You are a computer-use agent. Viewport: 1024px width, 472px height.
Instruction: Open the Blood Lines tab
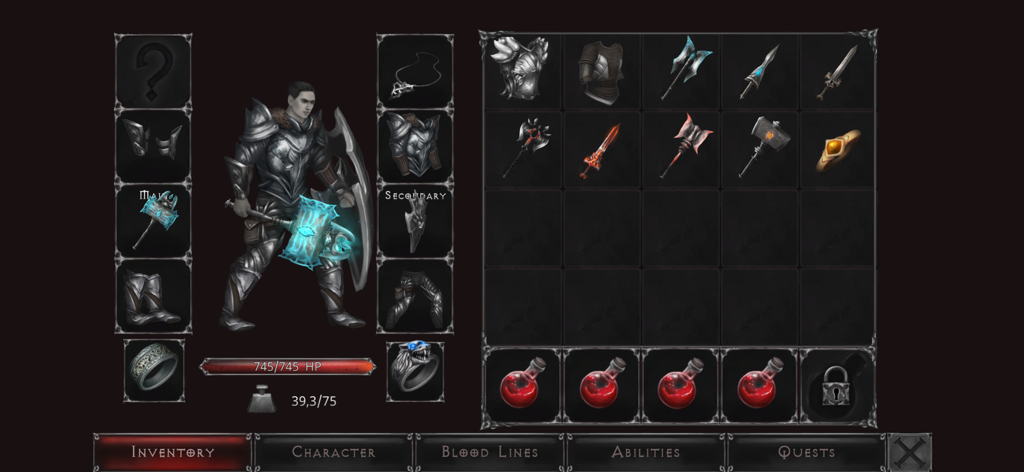coord(490,452)
